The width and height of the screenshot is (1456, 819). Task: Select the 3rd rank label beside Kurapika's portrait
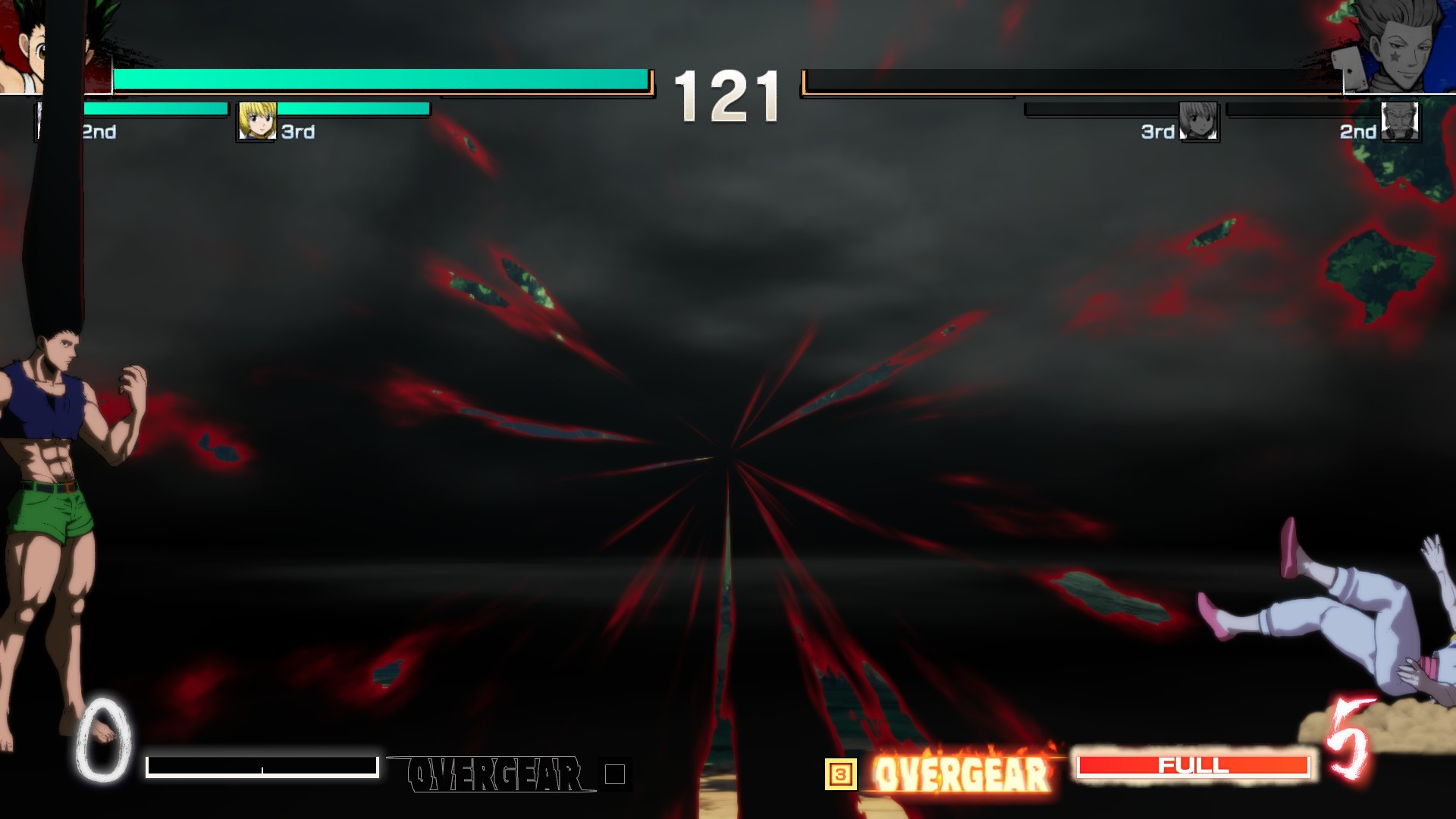tap(296, 132)
